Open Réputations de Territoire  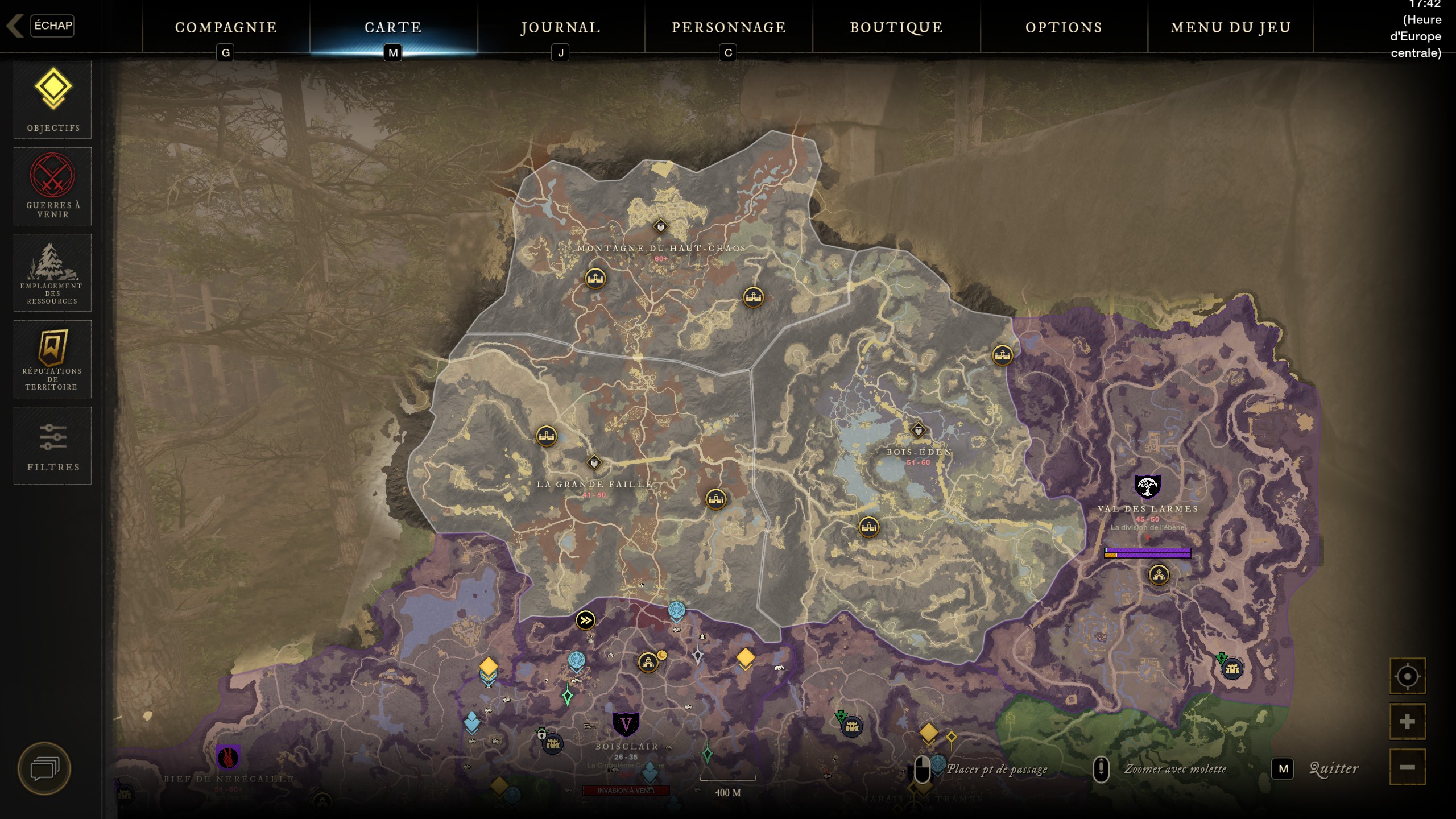pyautogui.click(x=53, y=359)
